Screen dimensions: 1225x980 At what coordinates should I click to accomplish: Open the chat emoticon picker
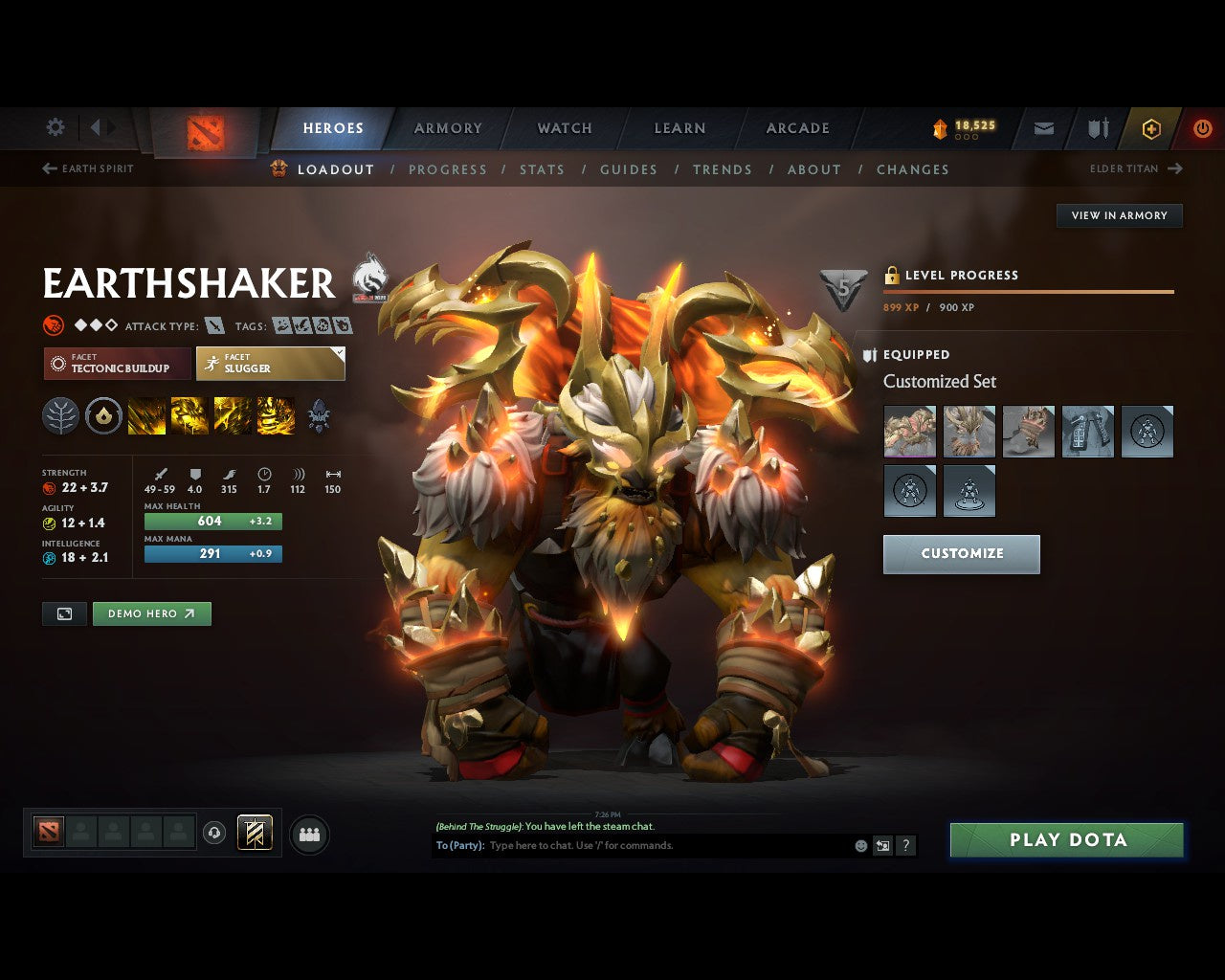point(858,845)
